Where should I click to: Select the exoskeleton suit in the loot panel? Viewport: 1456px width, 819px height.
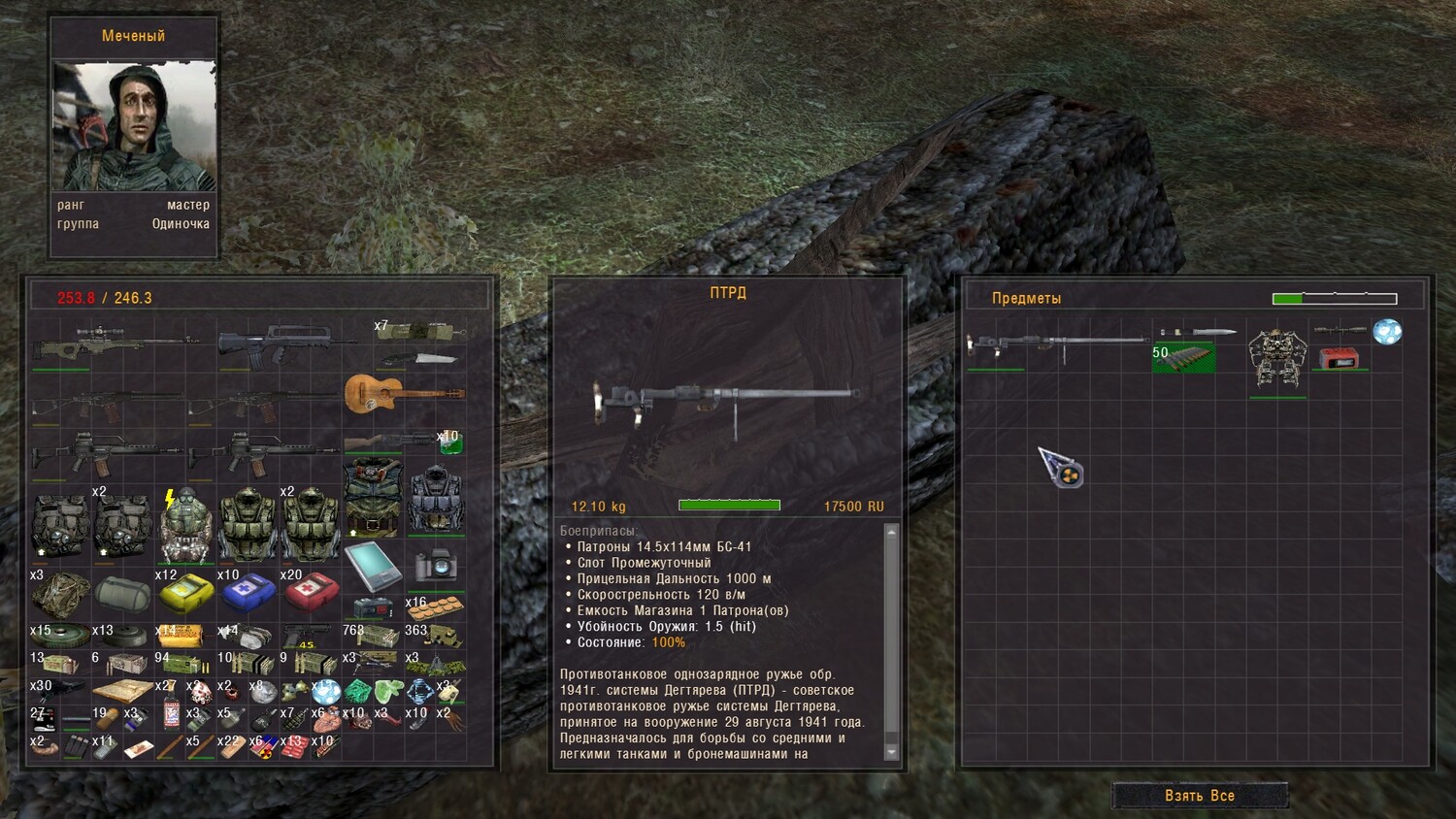click(x=1277, y=358)
